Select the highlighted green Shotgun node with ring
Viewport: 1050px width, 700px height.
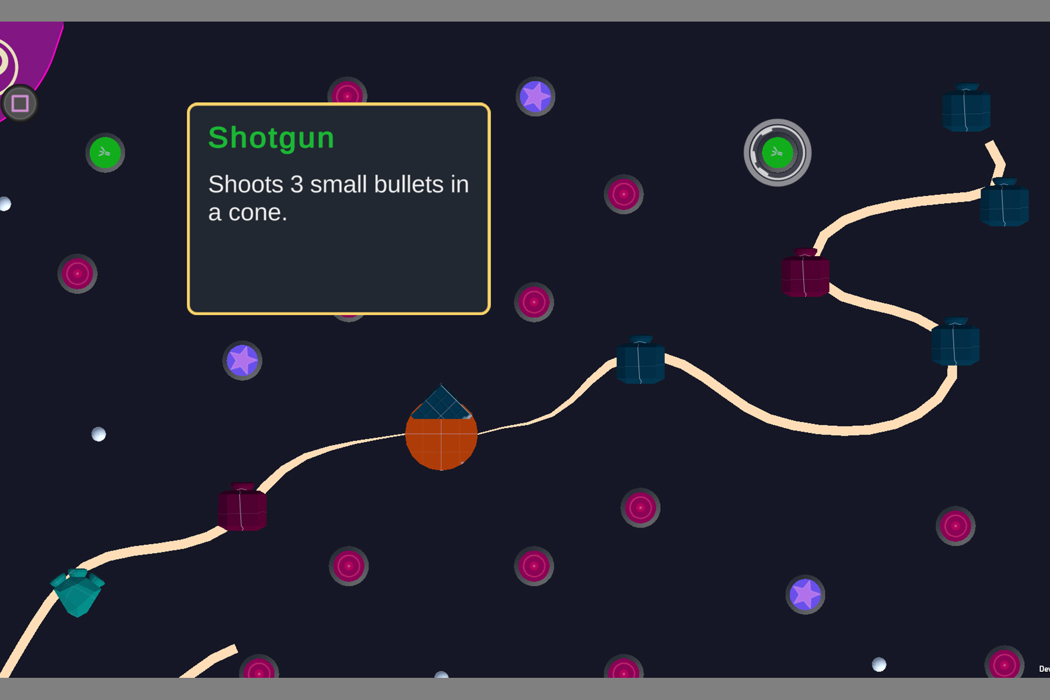(x=777, y=153)
